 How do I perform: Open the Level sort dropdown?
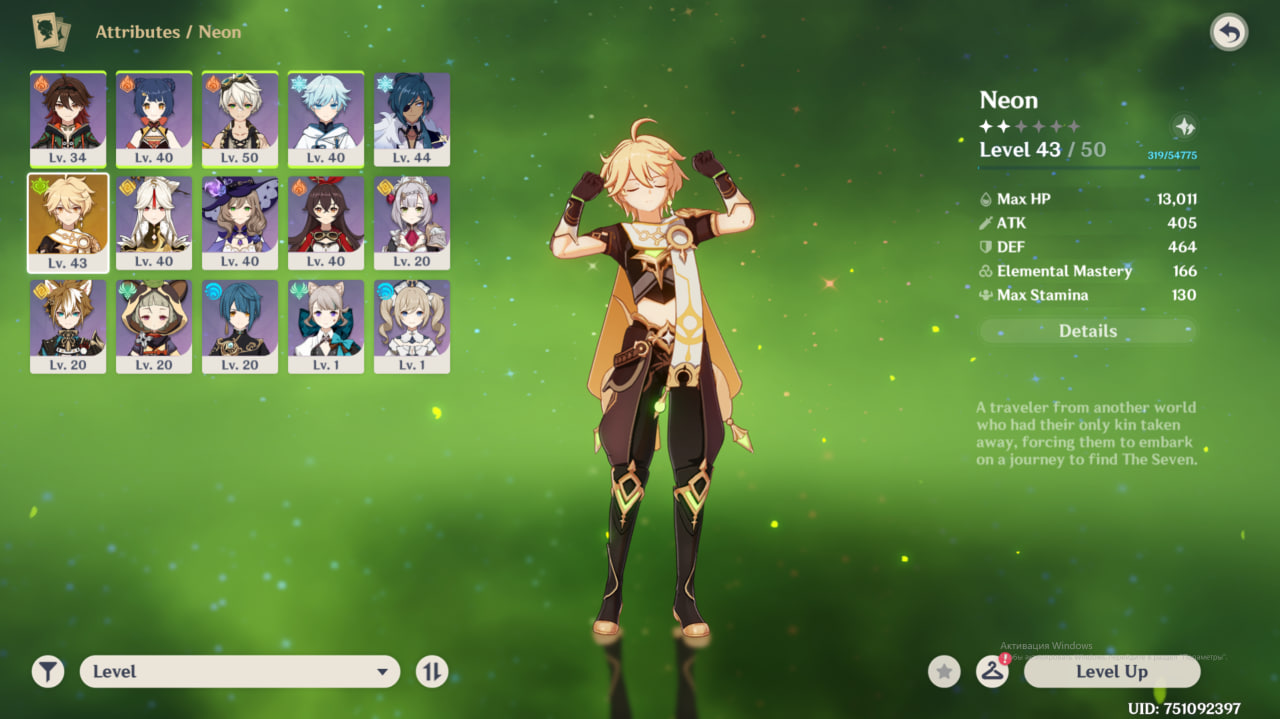[240, 672]
